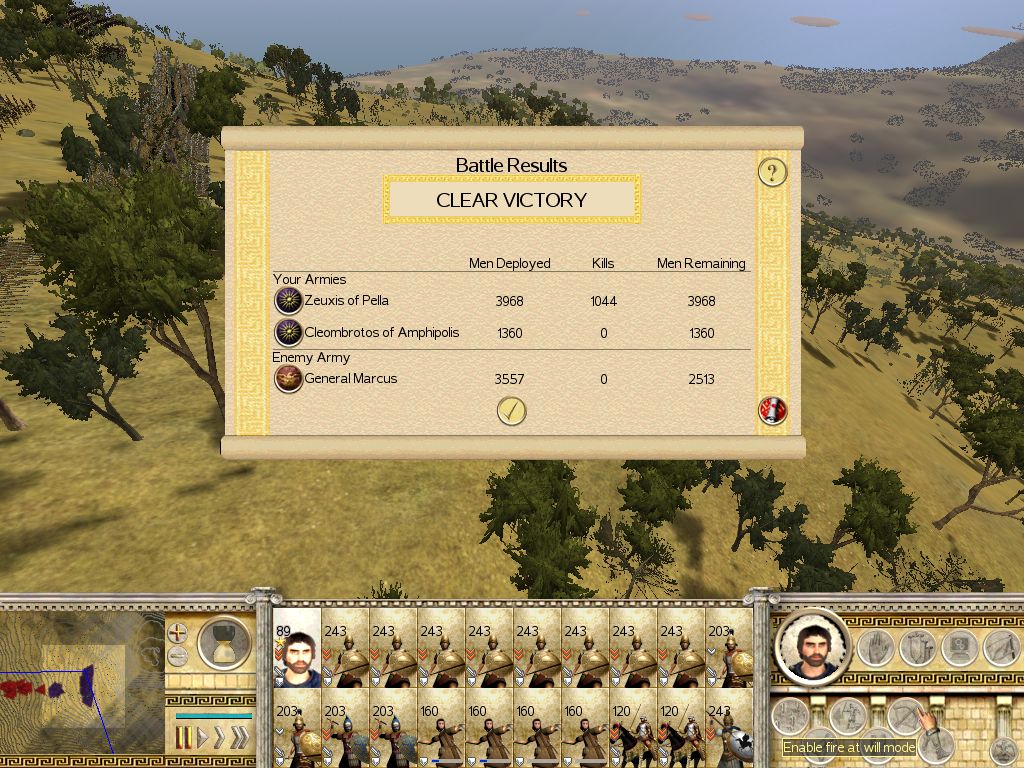Select Cleombrotos of Amphipolis army emblem

(288, 333)
